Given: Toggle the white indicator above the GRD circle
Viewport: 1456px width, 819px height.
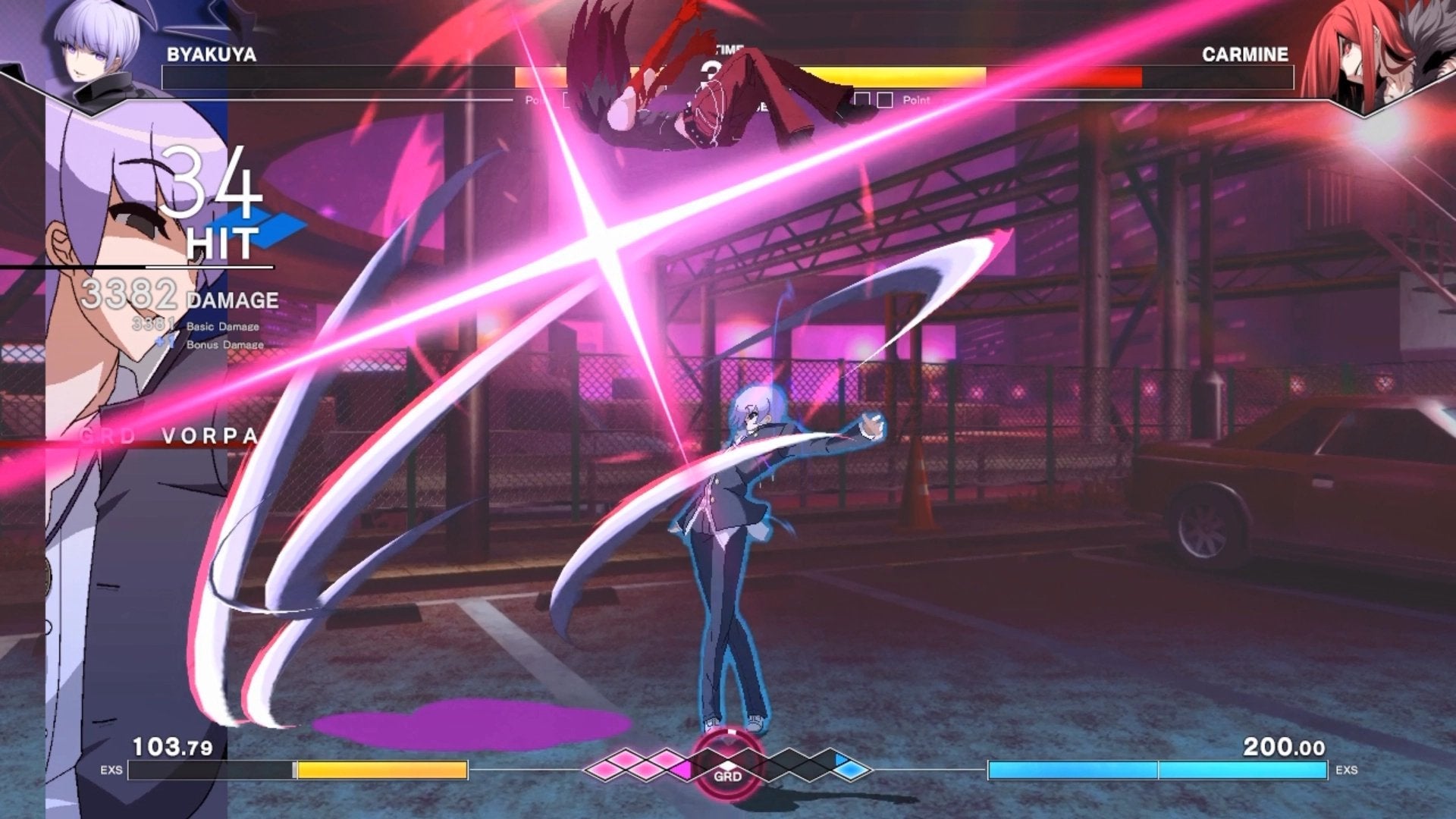Looking at the screenshot, I should [x=730, y=732].
